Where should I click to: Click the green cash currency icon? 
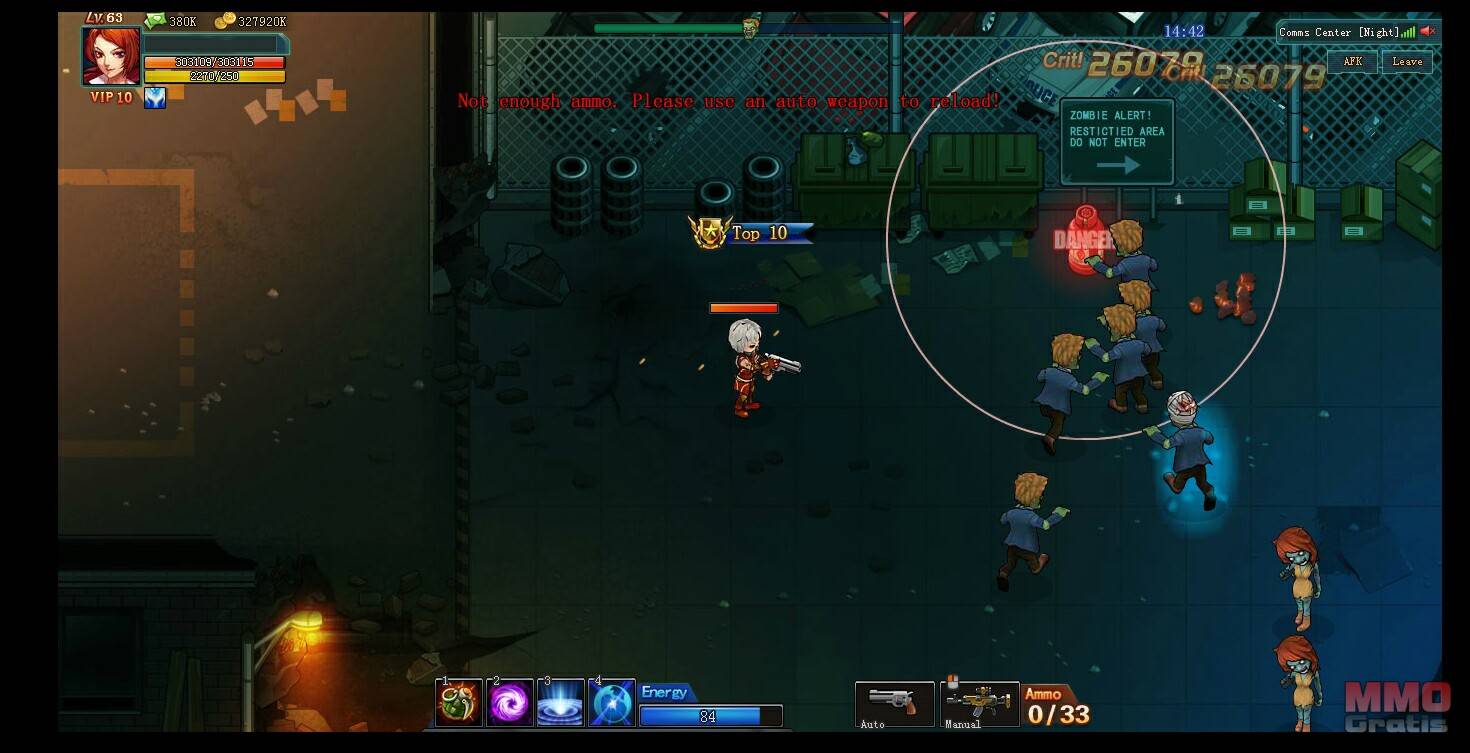pos(155,21)
